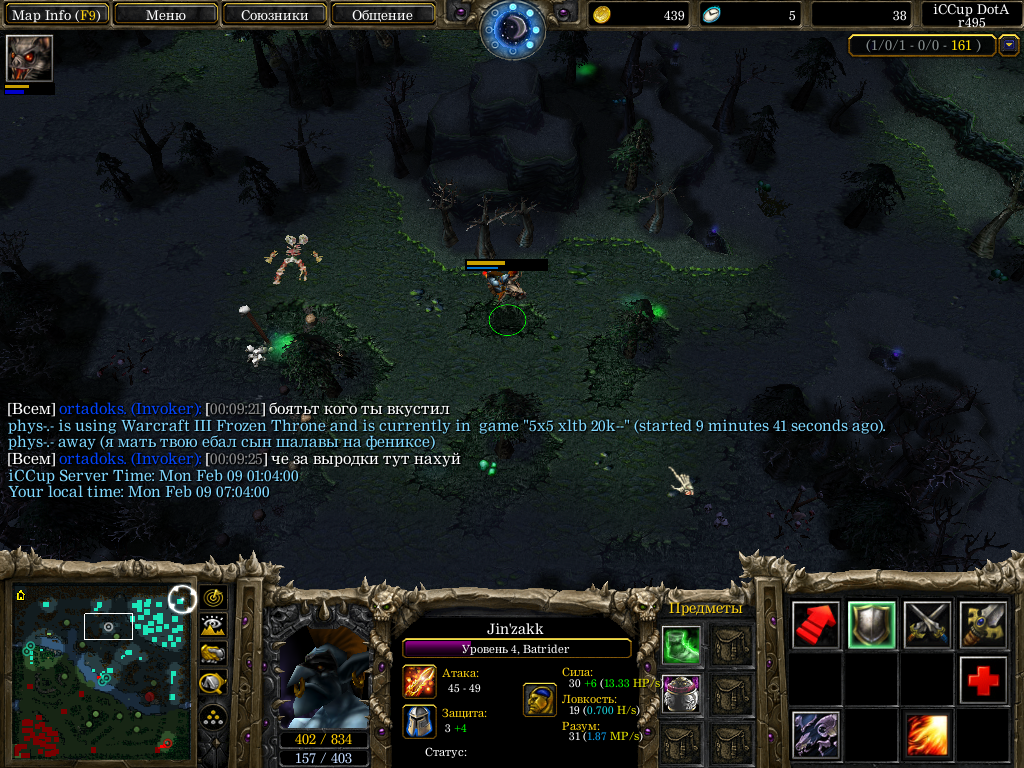Select the Patrol sword hilt command
The height and width of the screenshot is (768, 1024).
[982, 625]
